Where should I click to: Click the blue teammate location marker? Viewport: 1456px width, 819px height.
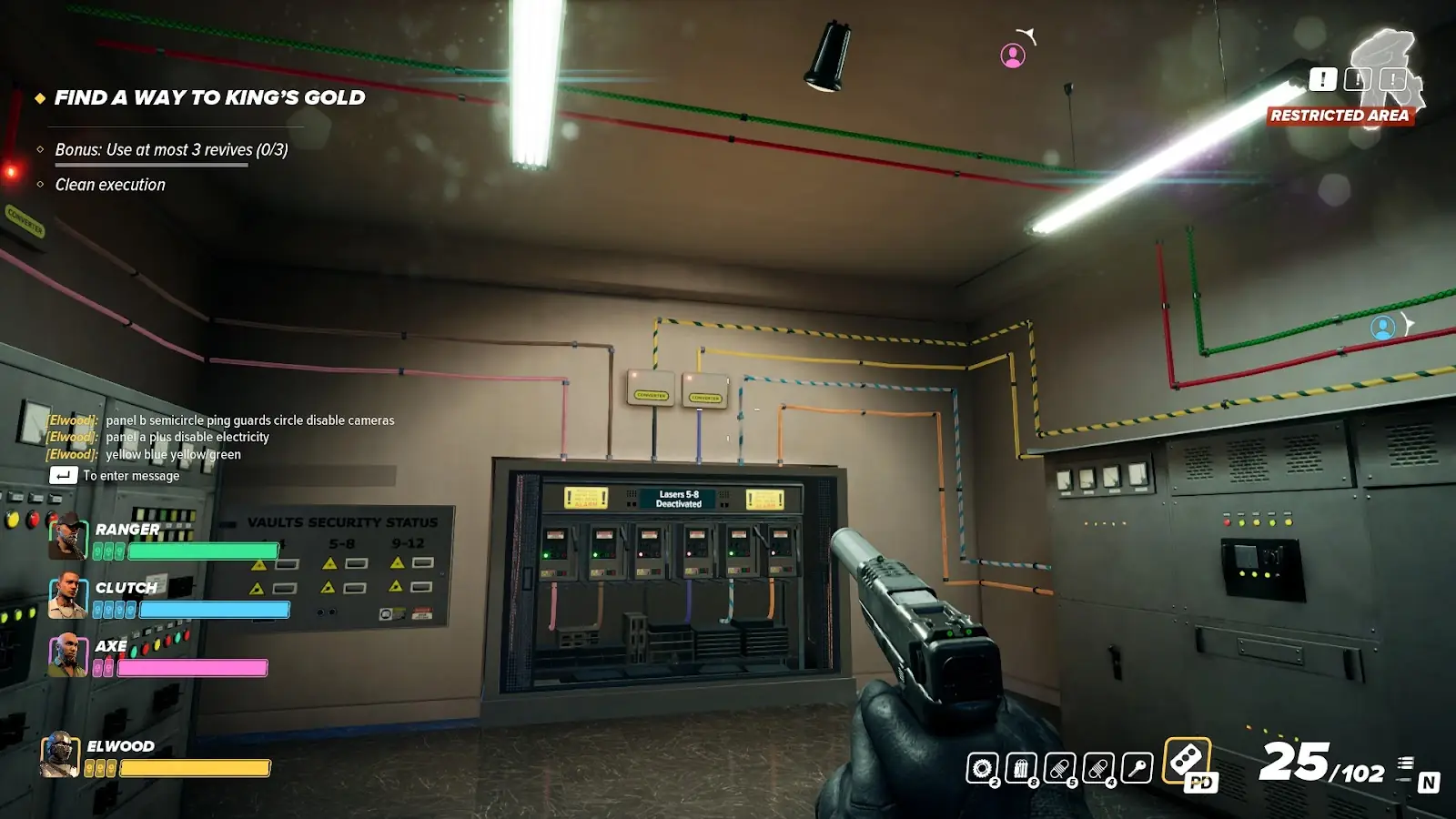(x=1383, y=328)
